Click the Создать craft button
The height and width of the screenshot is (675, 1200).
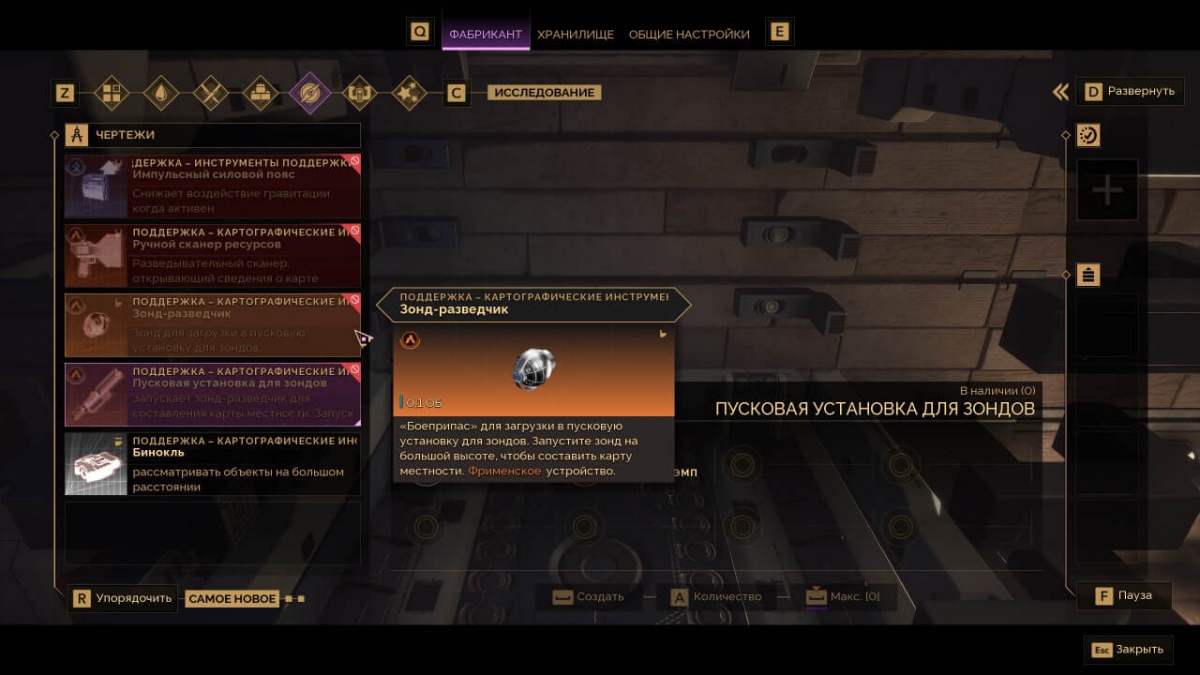pos(590,597)
